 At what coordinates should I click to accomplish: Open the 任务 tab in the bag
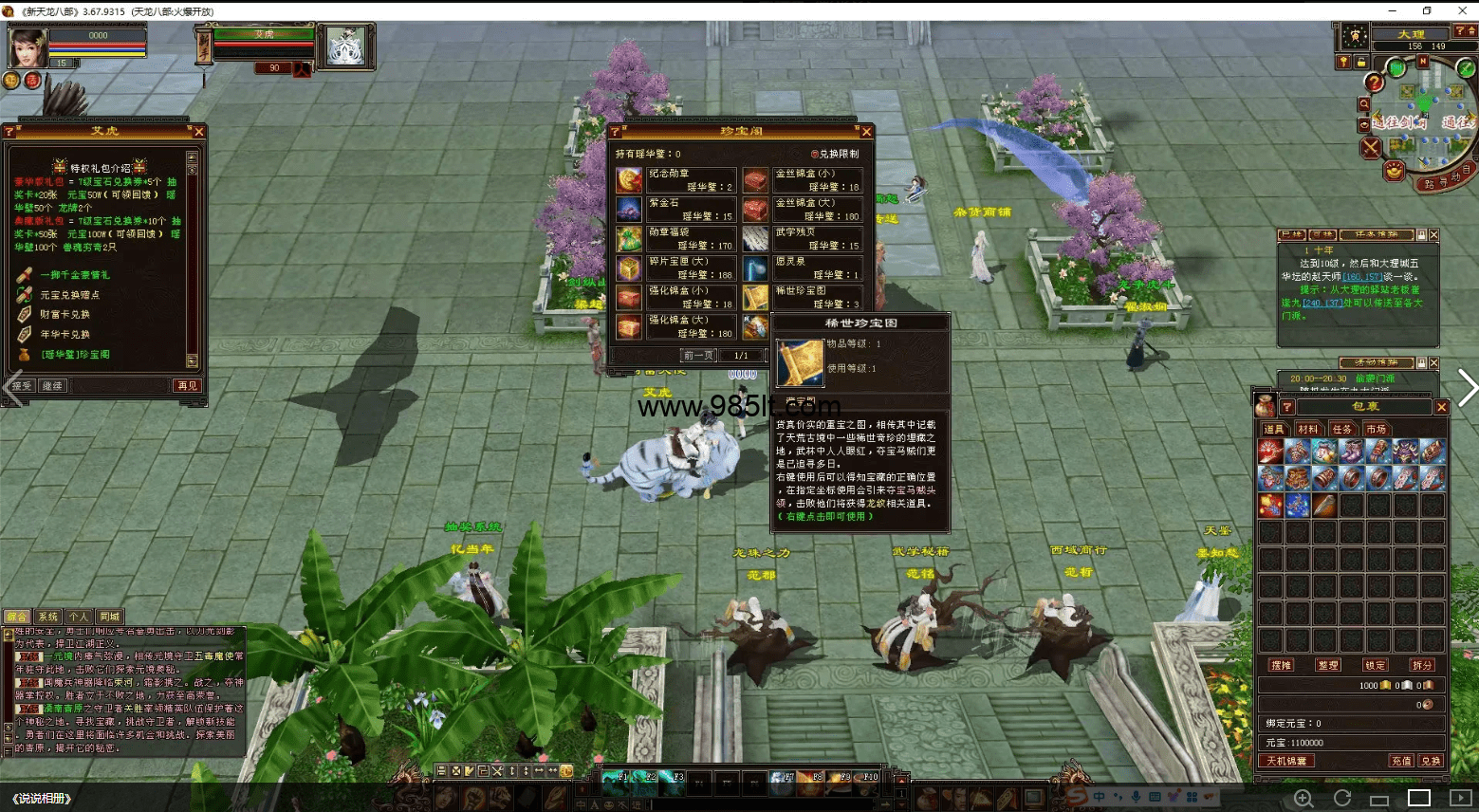point(1341,430)
